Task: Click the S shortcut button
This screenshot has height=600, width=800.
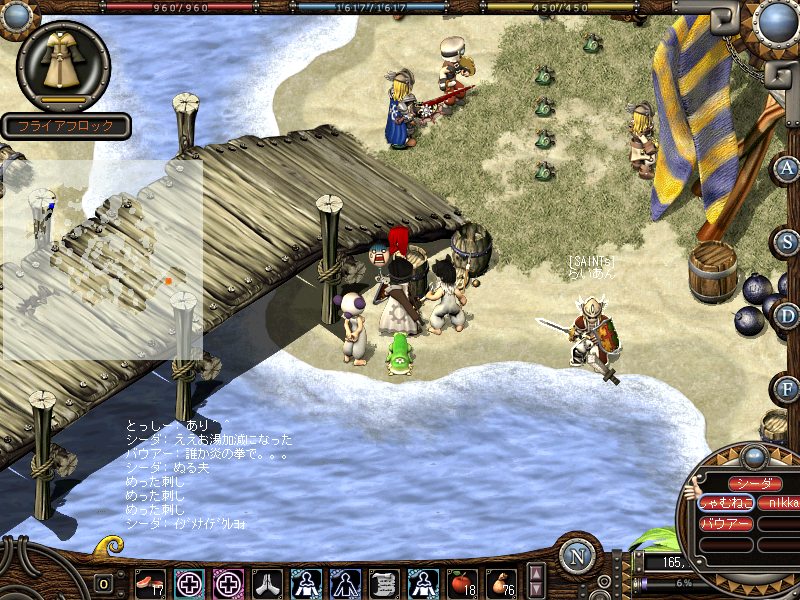Action: pyautogui.click(x=788, y=242)
